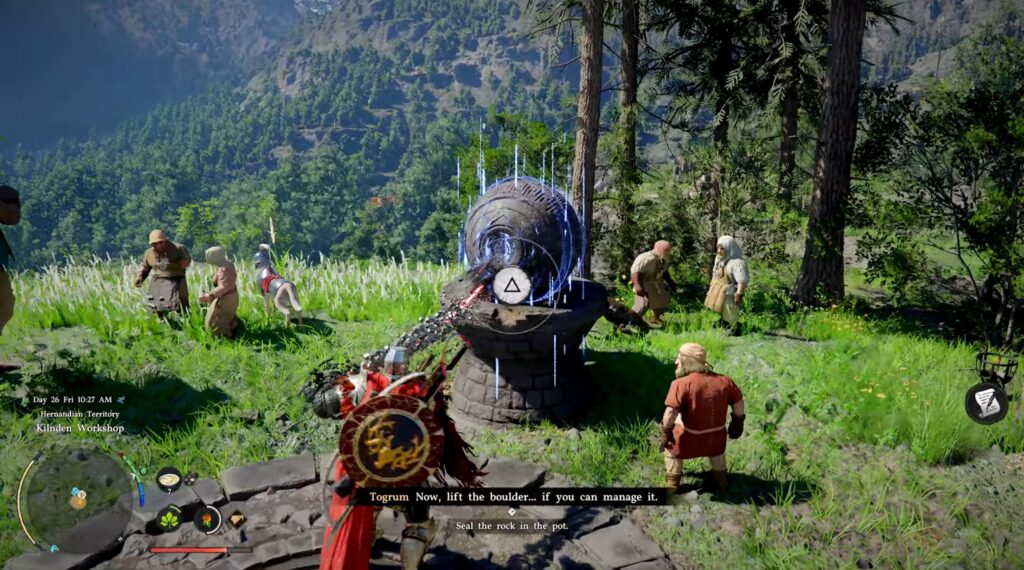
Task: Activate the orange flame skill icon
Action: pos(207,519)
